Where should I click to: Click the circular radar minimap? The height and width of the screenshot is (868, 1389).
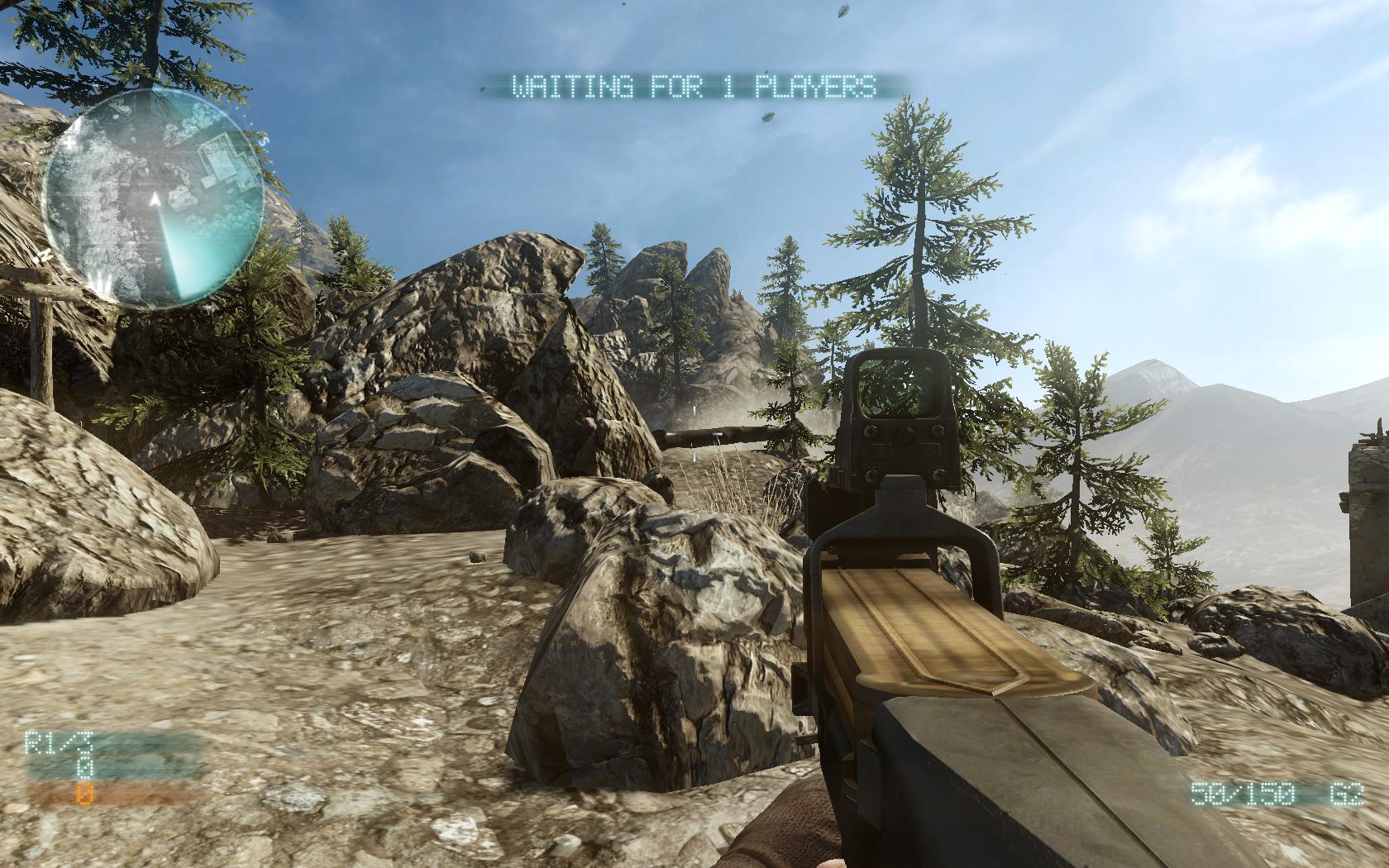[x=153, y=198]
